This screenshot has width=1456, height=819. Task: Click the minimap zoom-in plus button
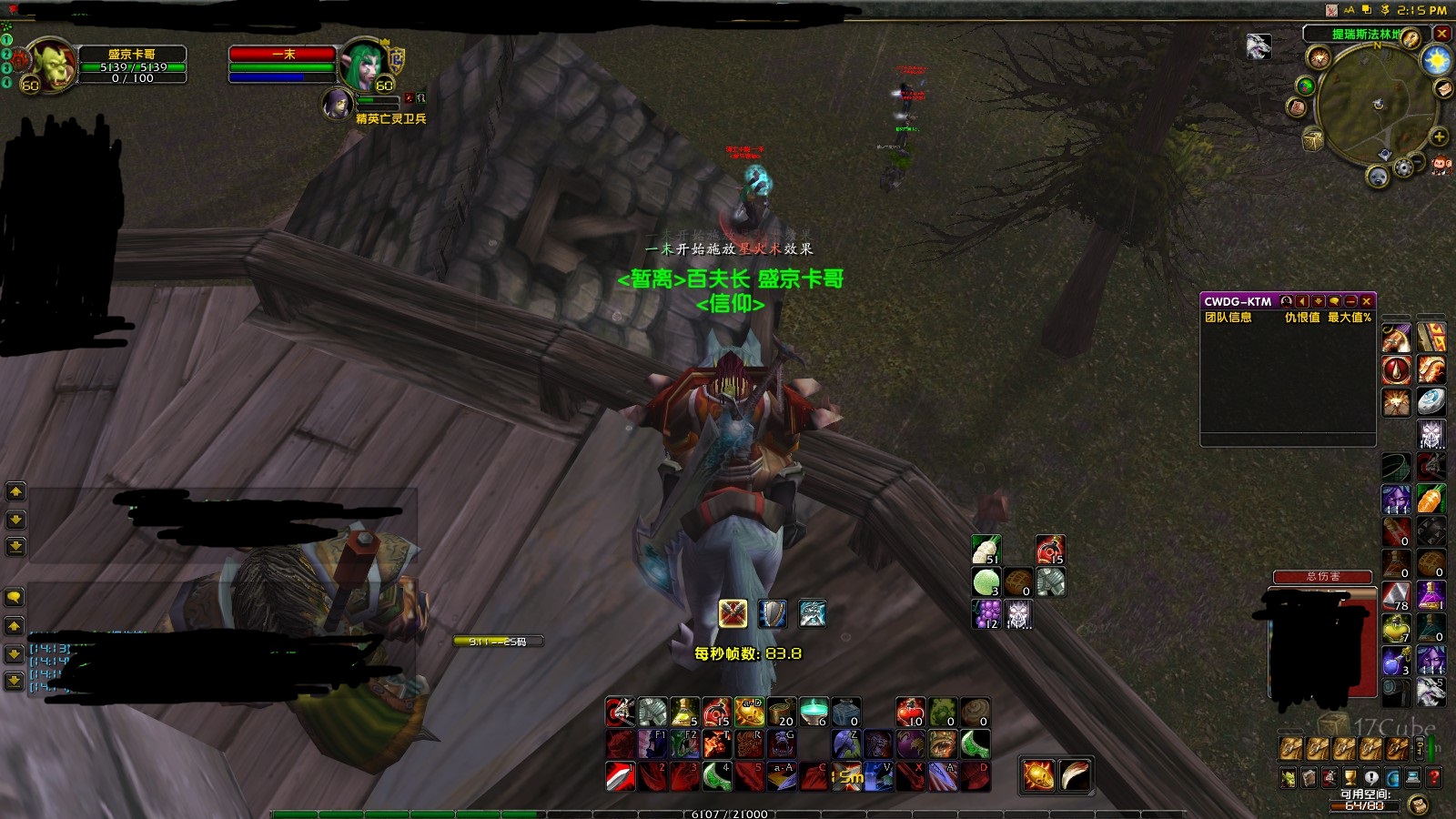(1440, 136)
